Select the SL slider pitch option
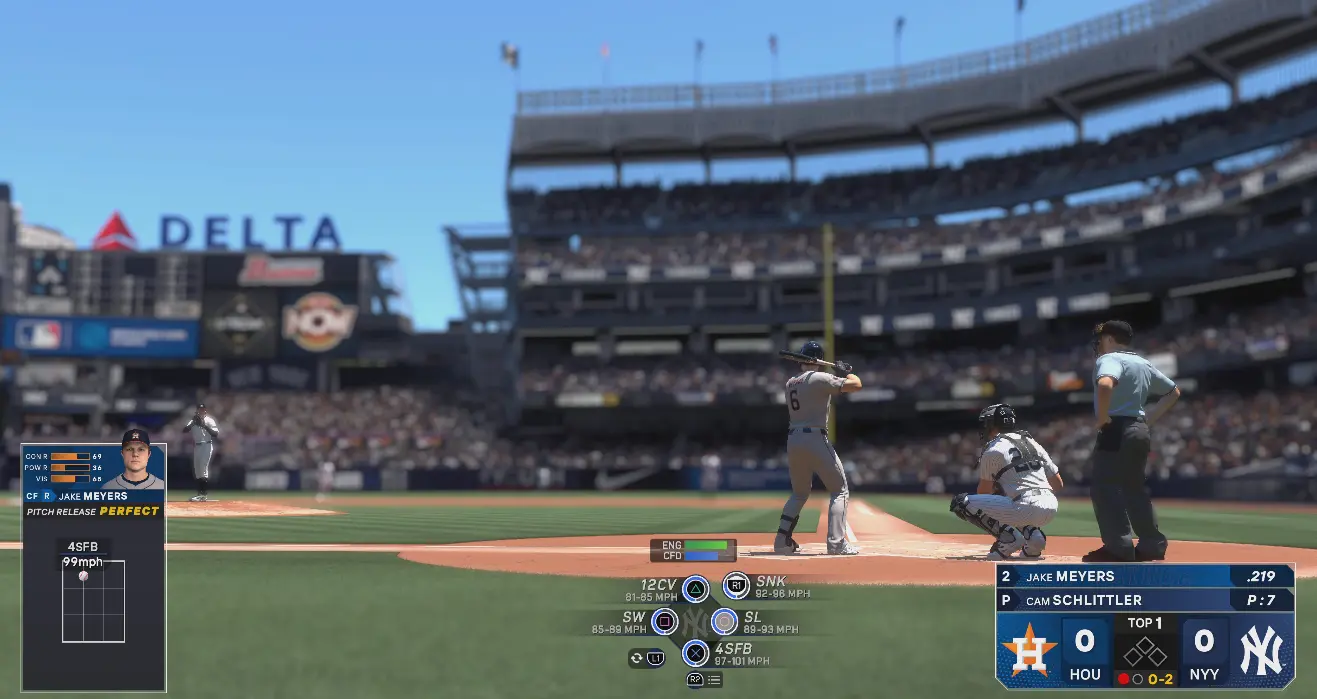The image size is (1317, 699). 724,622
